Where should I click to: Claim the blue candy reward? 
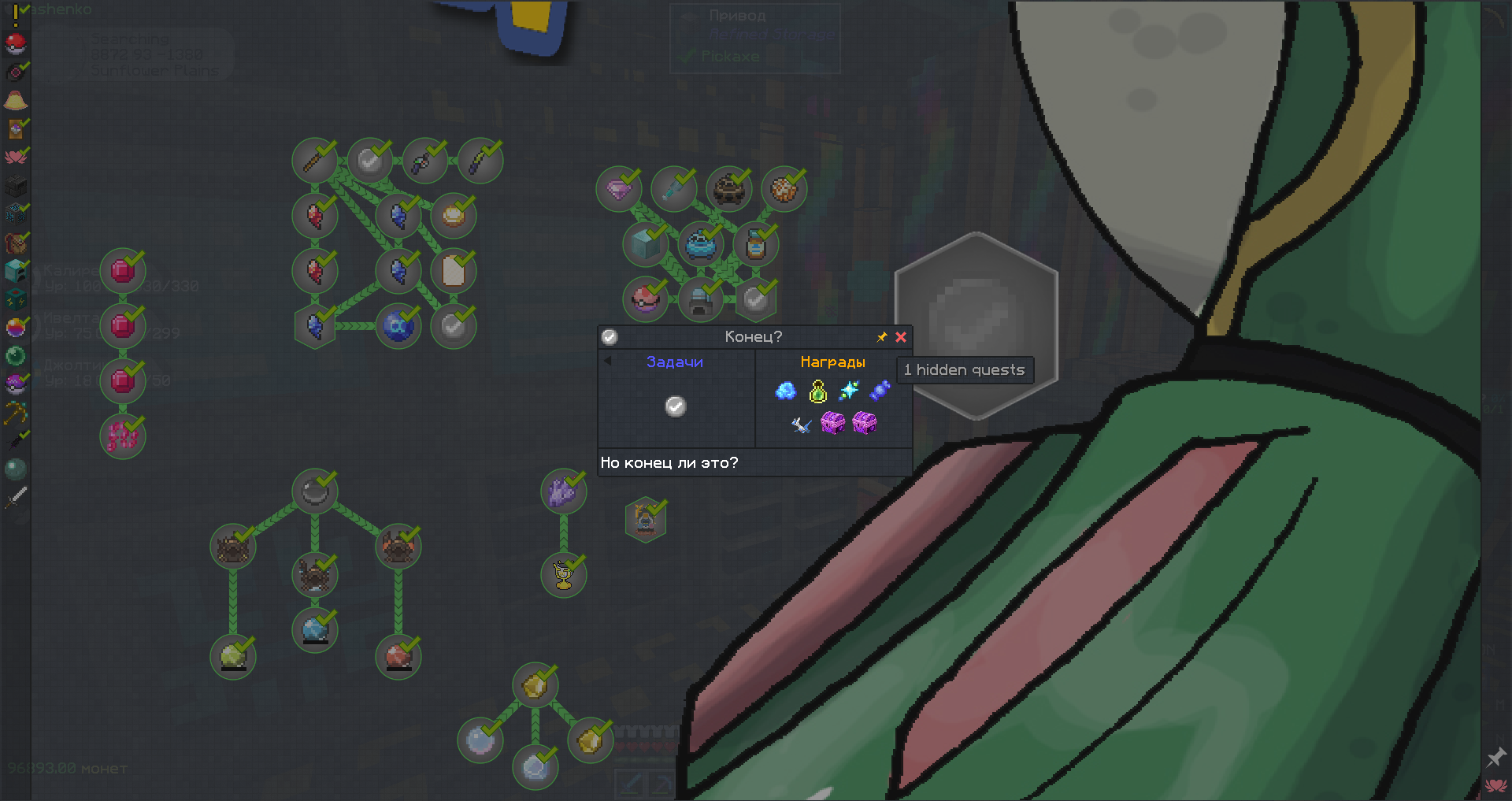point(880,391)
